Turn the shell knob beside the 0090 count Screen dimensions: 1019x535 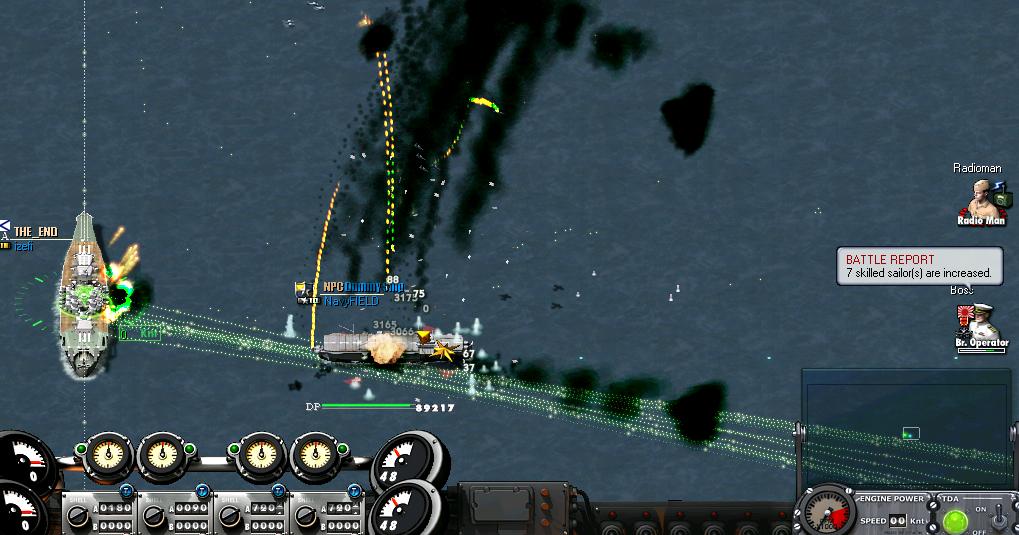pyautogui.click(x=153, y=517)
